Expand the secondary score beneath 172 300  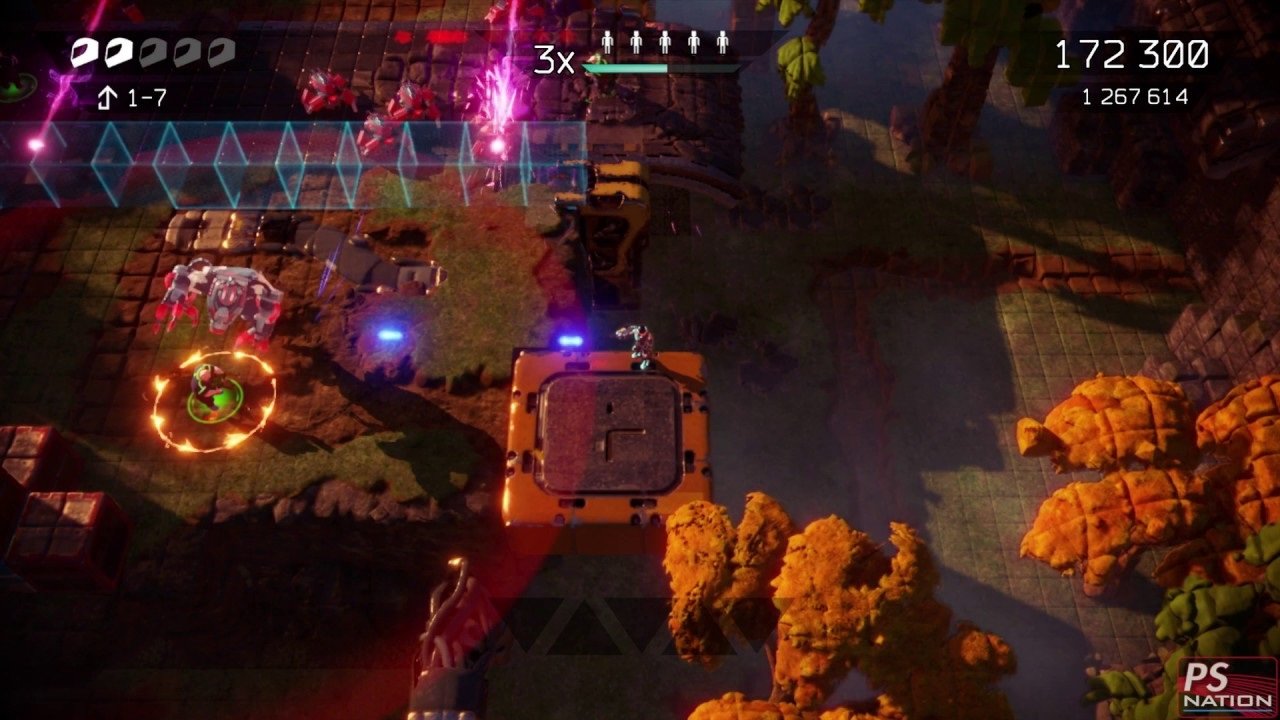tap(1137, 97)
